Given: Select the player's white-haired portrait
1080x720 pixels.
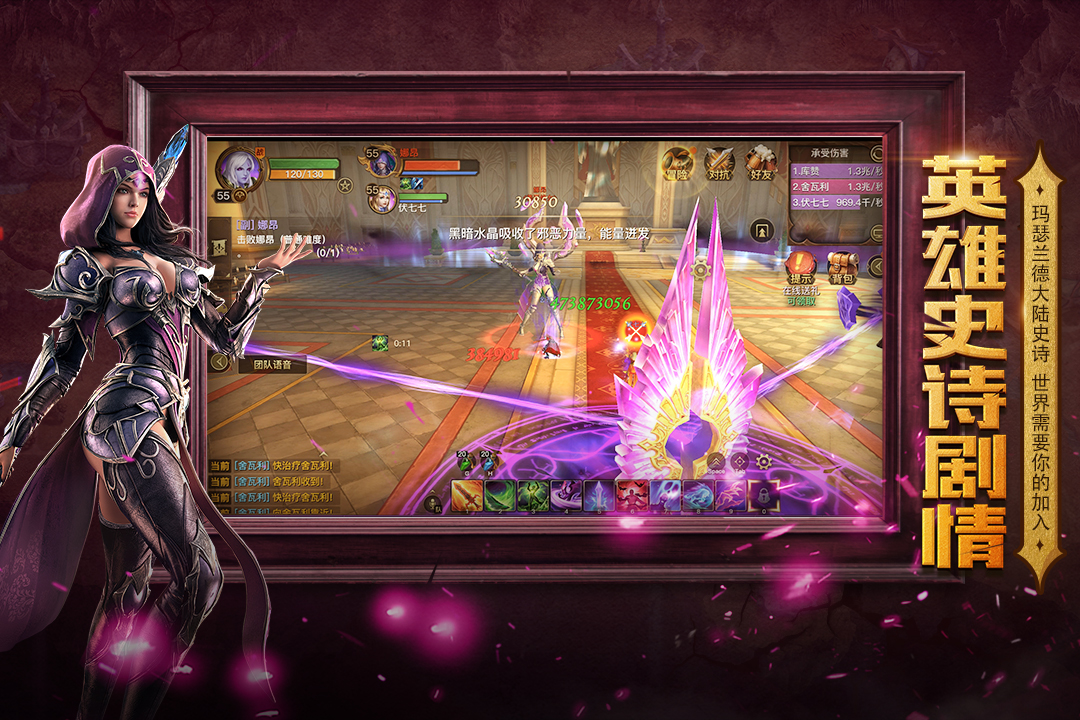Looking at the screenshot, I should coord(240,166).
